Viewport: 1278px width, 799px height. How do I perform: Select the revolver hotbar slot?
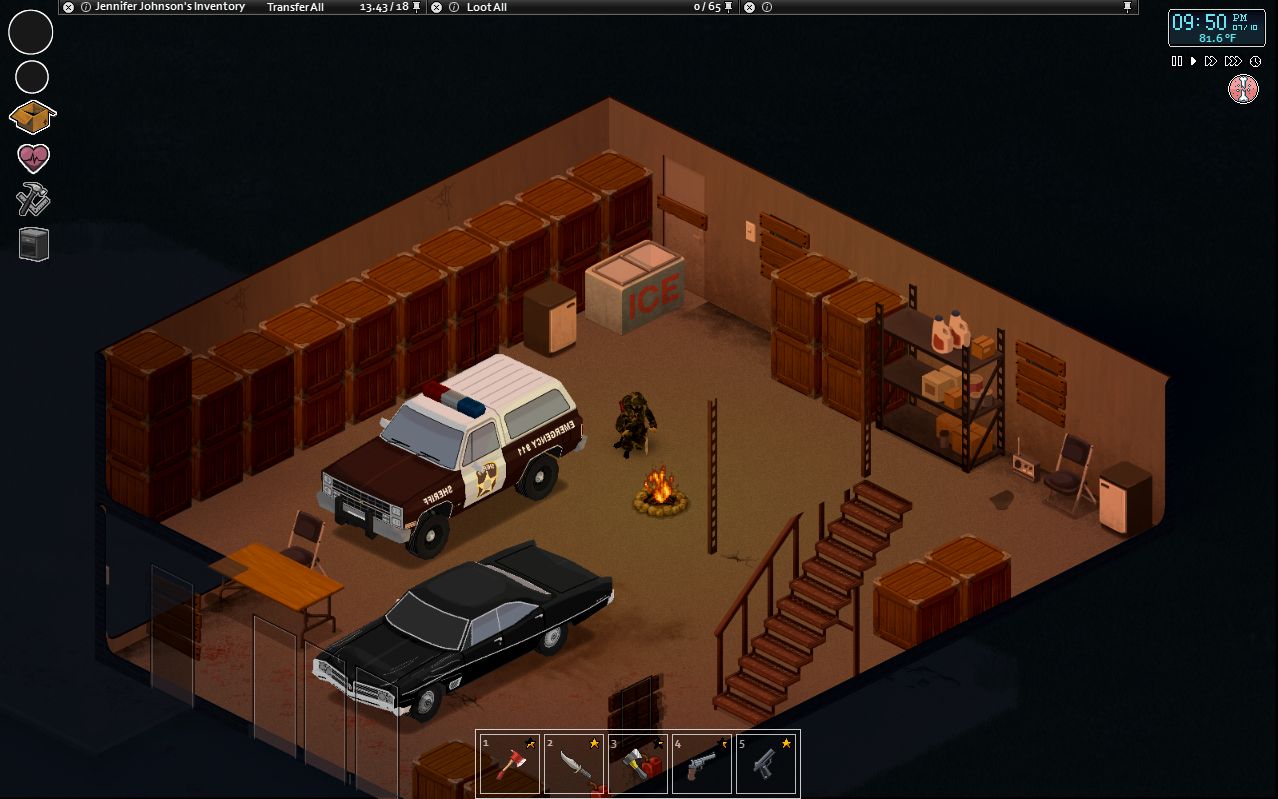(702, 764)
